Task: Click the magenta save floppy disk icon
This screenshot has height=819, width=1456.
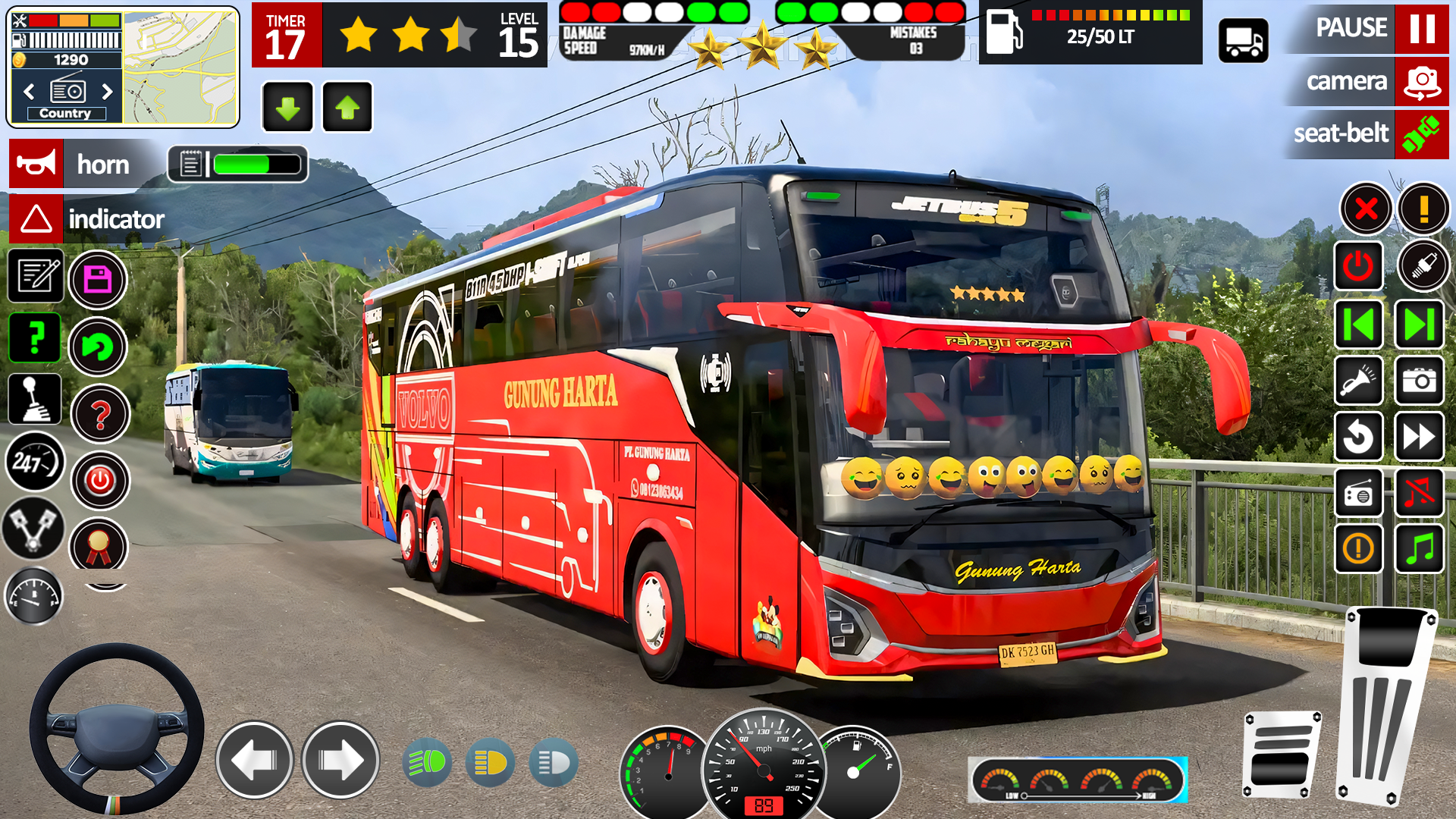Action: click(99, 279)
